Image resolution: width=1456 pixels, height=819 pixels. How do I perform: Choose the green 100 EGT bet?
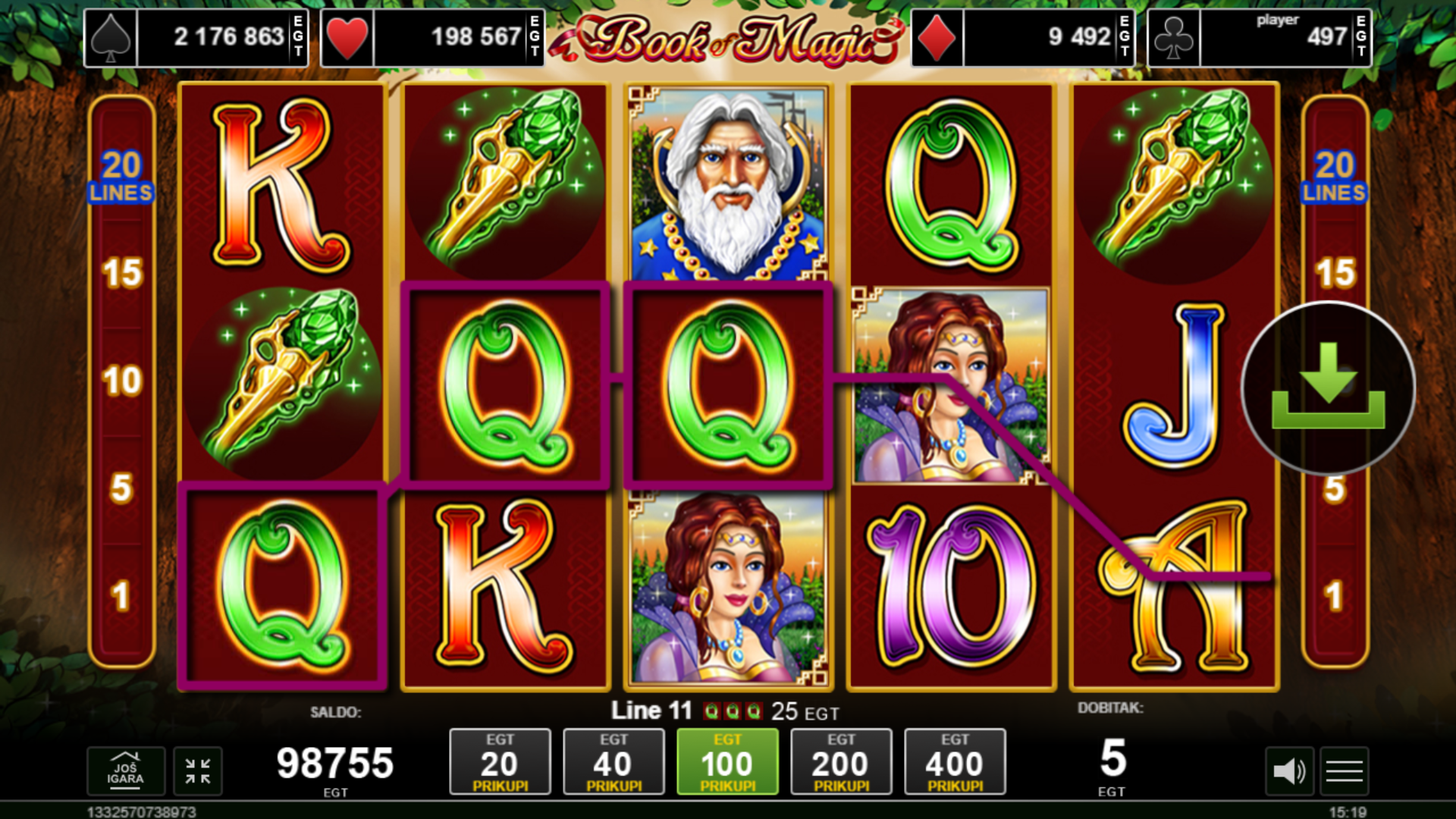727,762
